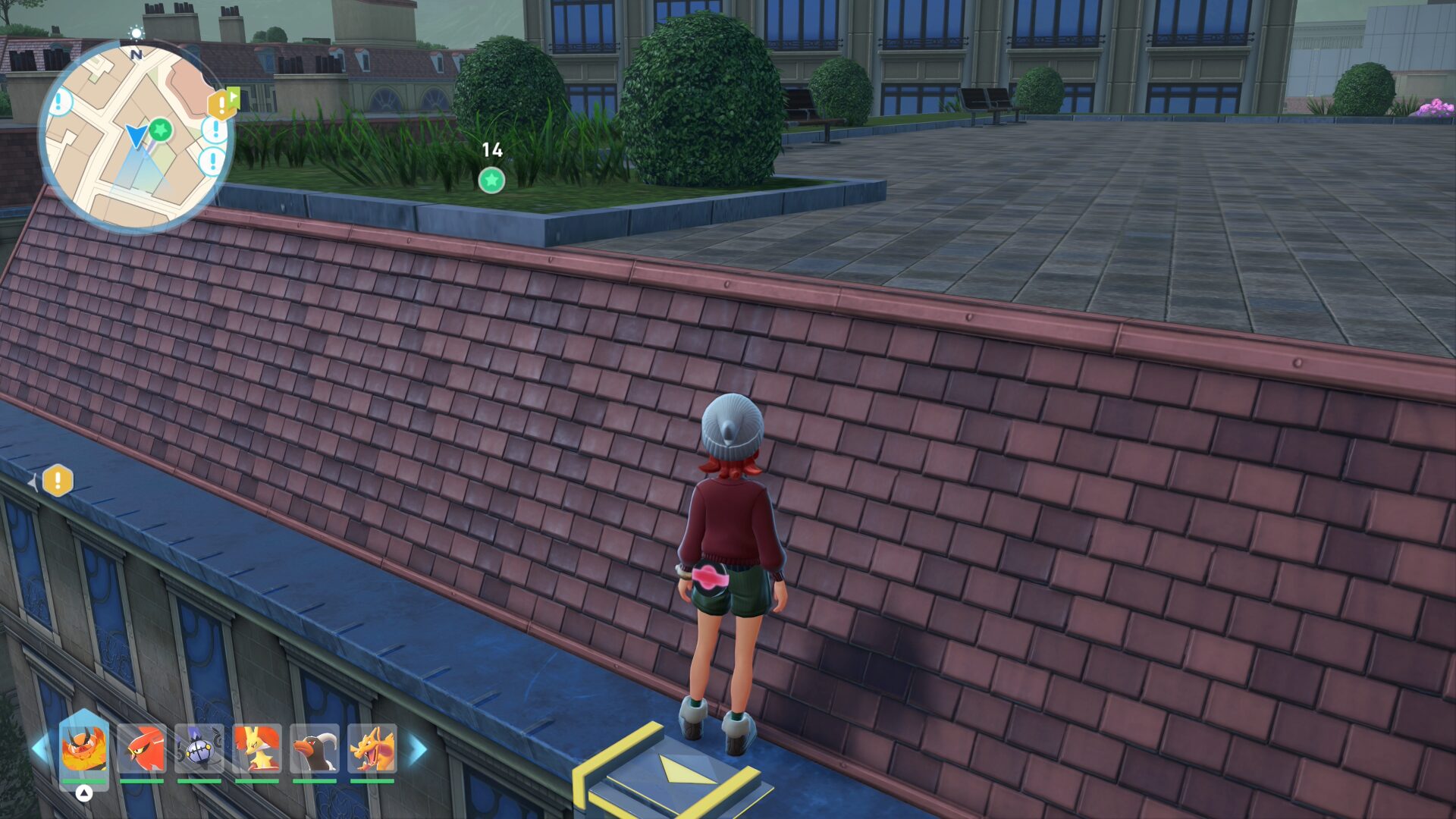This screenshot has width=1456, height=819.
Task: Open the circular city minimap
Action: coord(135,136)
